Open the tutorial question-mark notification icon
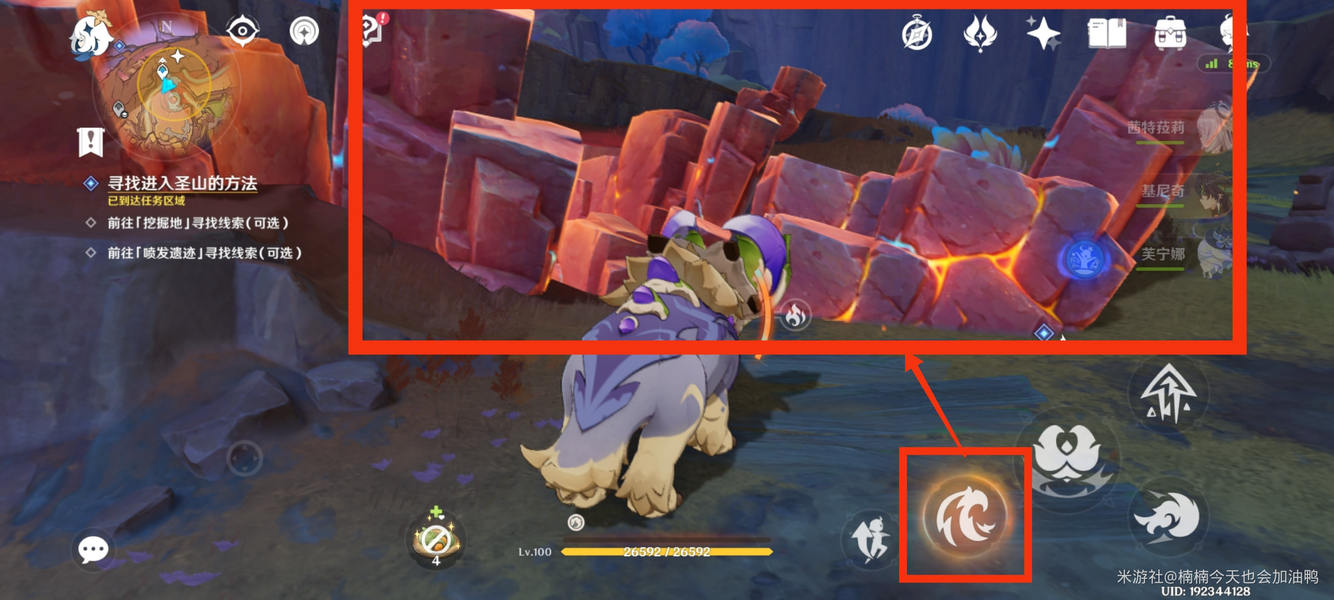 [373, 29]
